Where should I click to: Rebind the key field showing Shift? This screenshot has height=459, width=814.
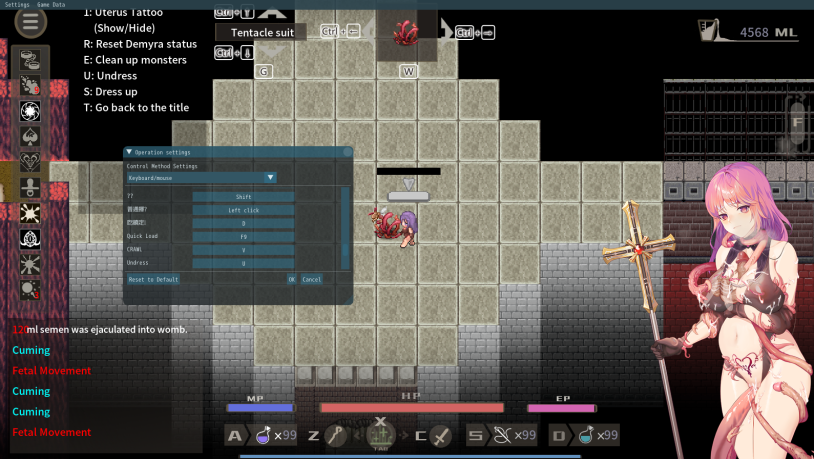coord(243,197)
